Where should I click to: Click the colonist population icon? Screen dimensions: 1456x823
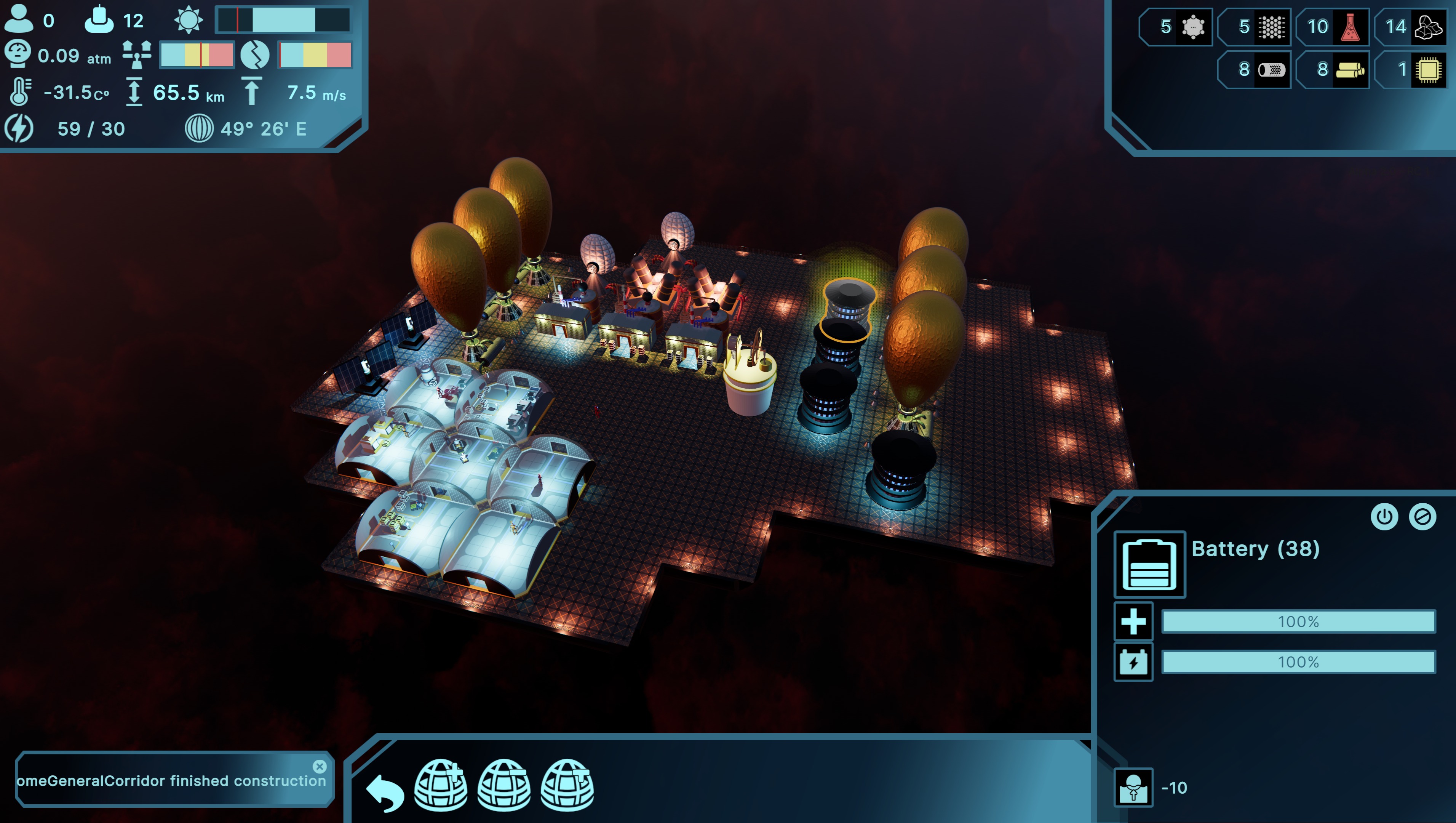(x=19, y=19)
